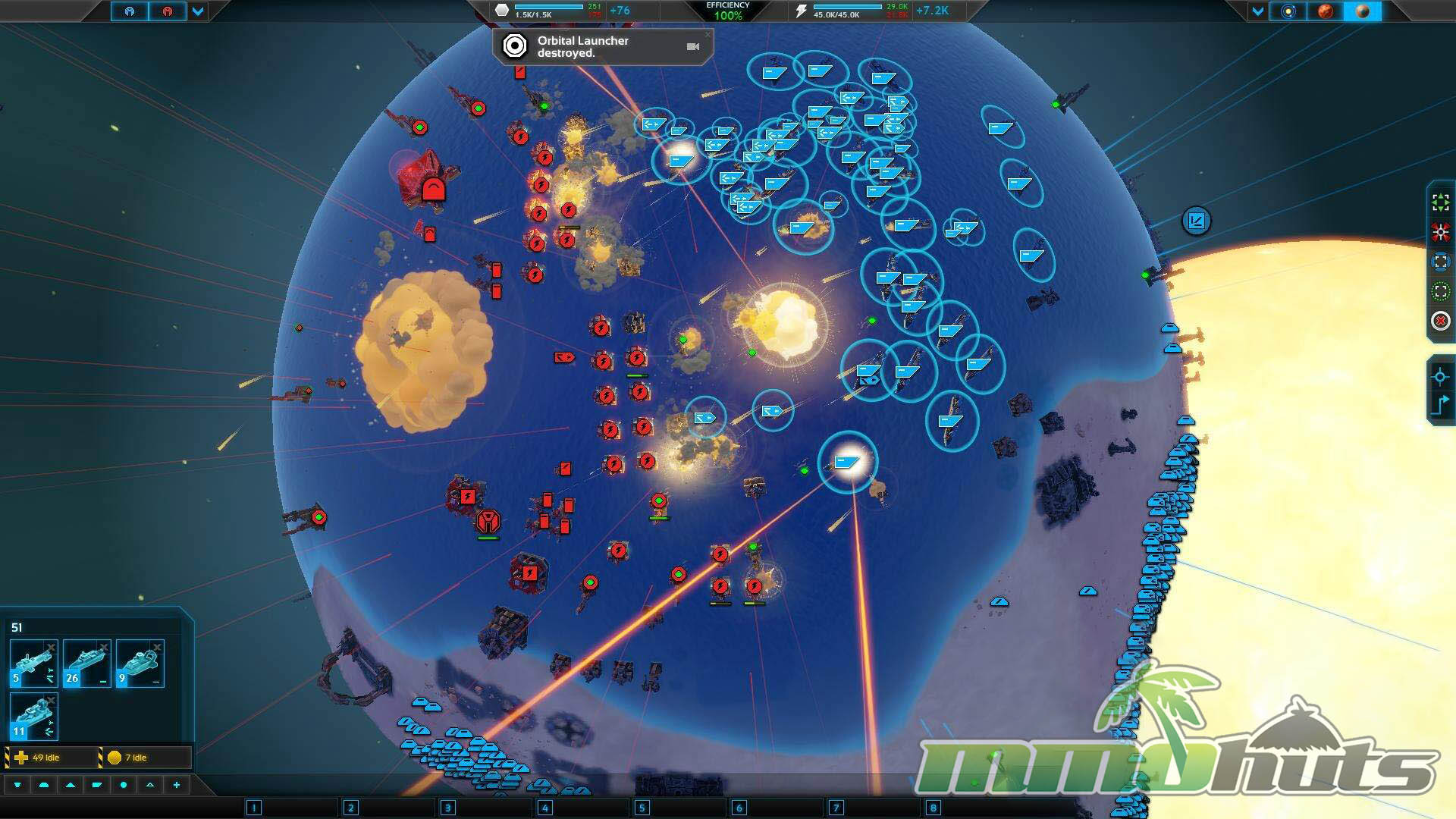
Task: Switch to the red planet view
Action: coord(1325,11)
